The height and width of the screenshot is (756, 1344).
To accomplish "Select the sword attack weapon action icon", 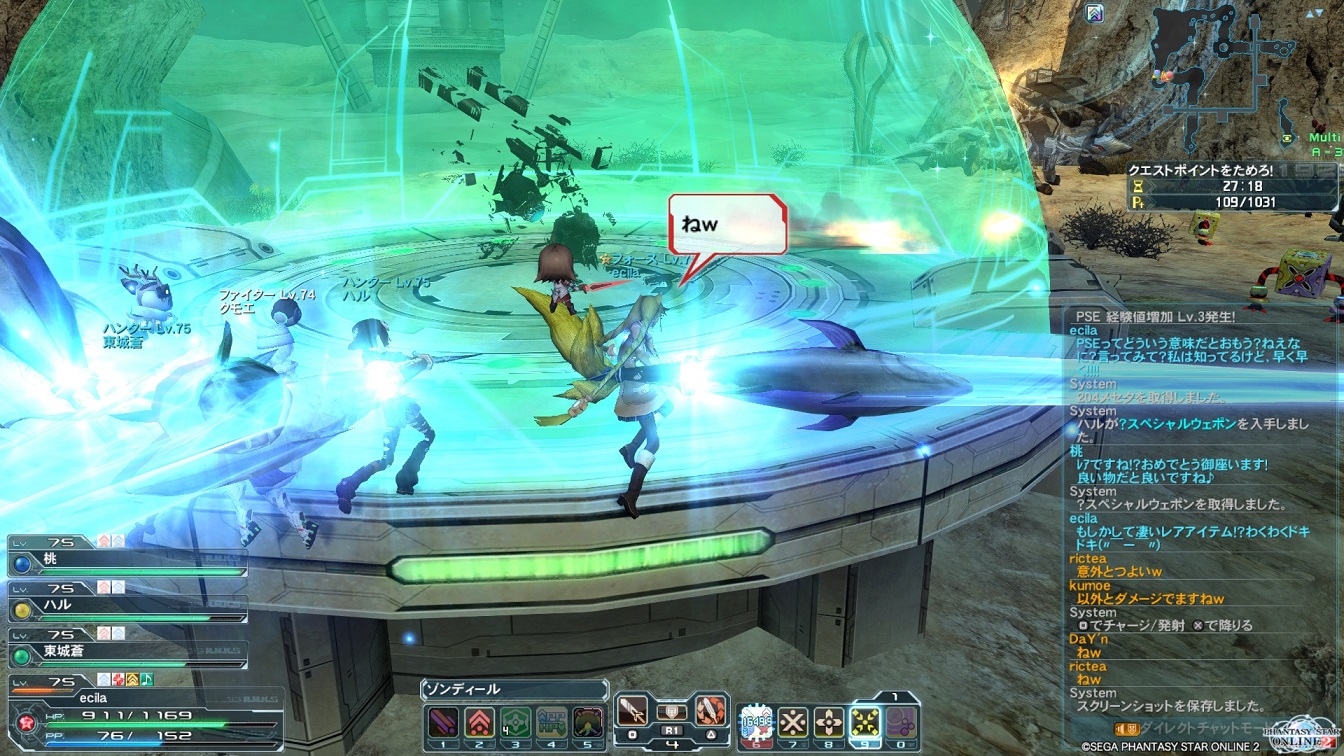I will pos(633,712).
